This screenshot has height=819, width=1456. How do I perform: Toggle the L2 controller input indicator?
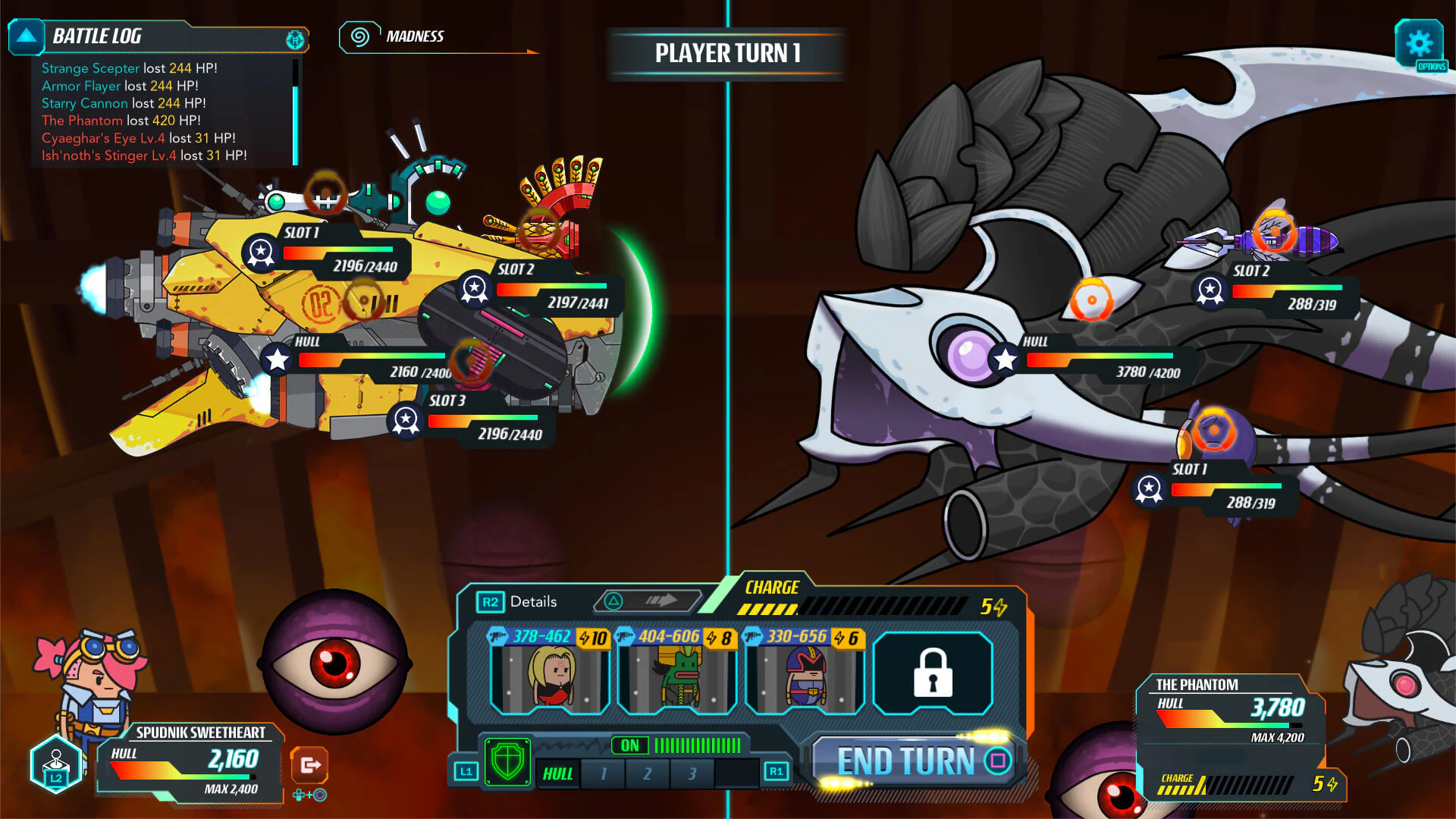click(57, 764)
